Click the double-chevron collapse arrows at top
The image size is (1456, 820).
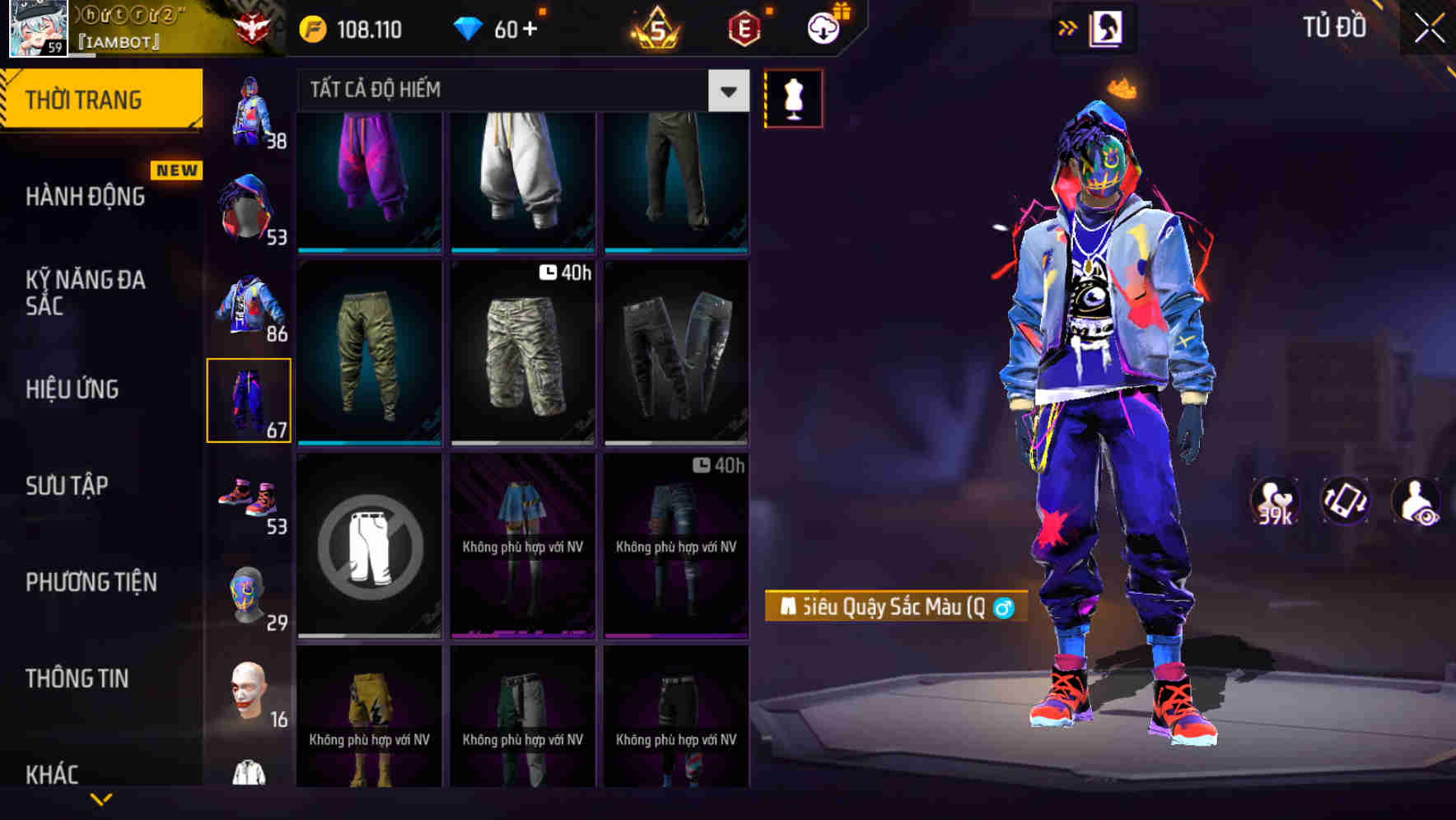1066,27
